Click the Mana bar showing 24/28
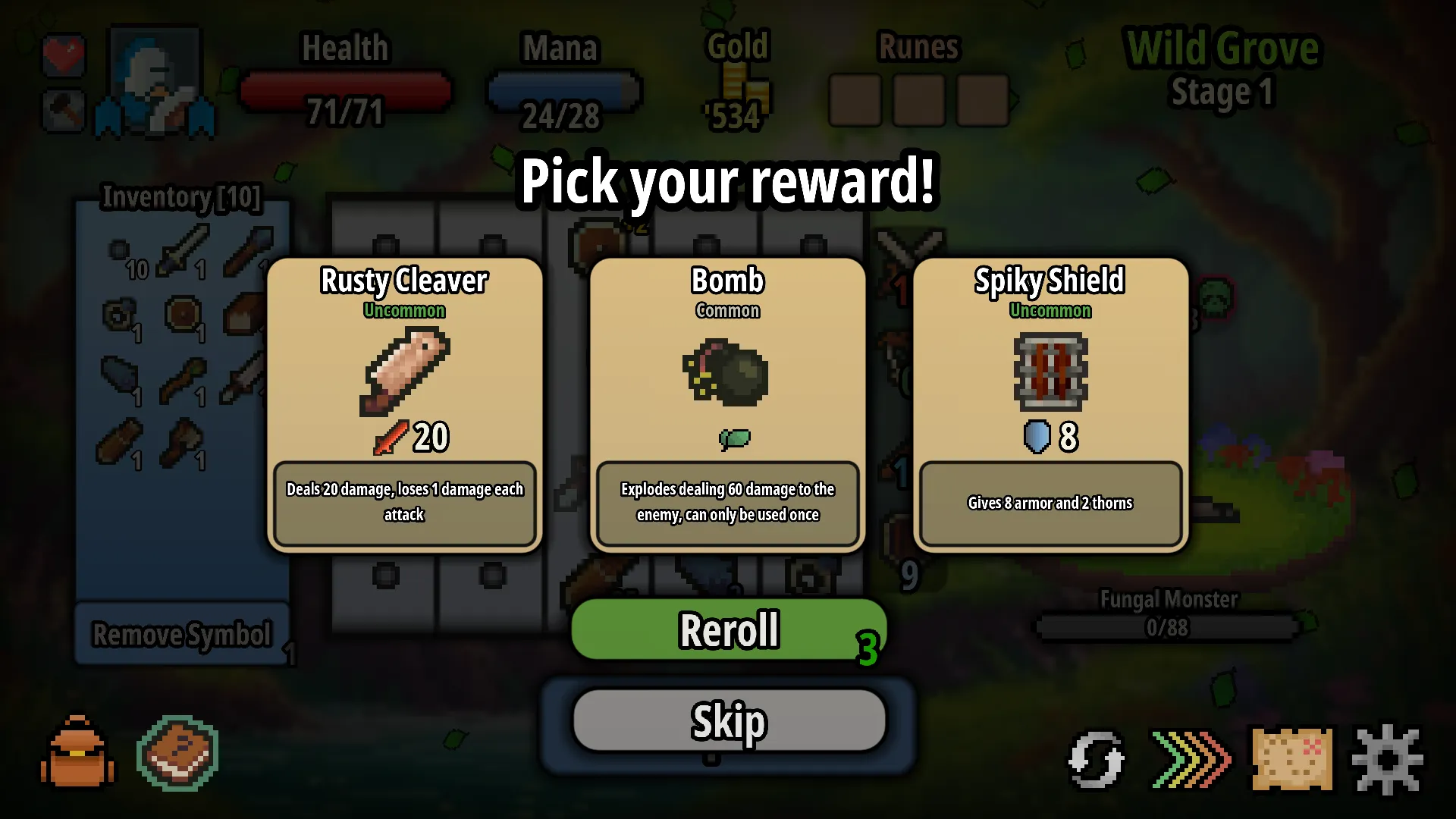The height and width of the screenshot is (819, 1456). tap(564, 91)
